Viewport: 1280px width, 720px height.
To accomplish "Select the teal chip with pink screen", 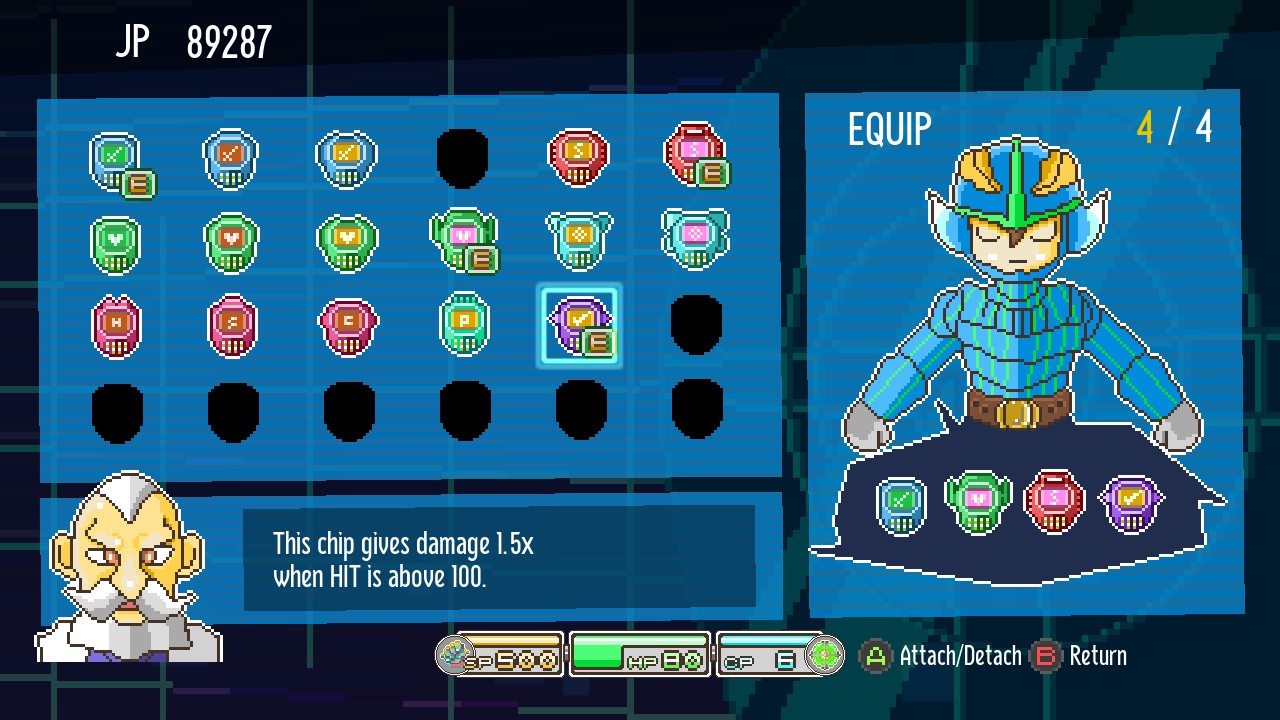I will pos(693,238).
